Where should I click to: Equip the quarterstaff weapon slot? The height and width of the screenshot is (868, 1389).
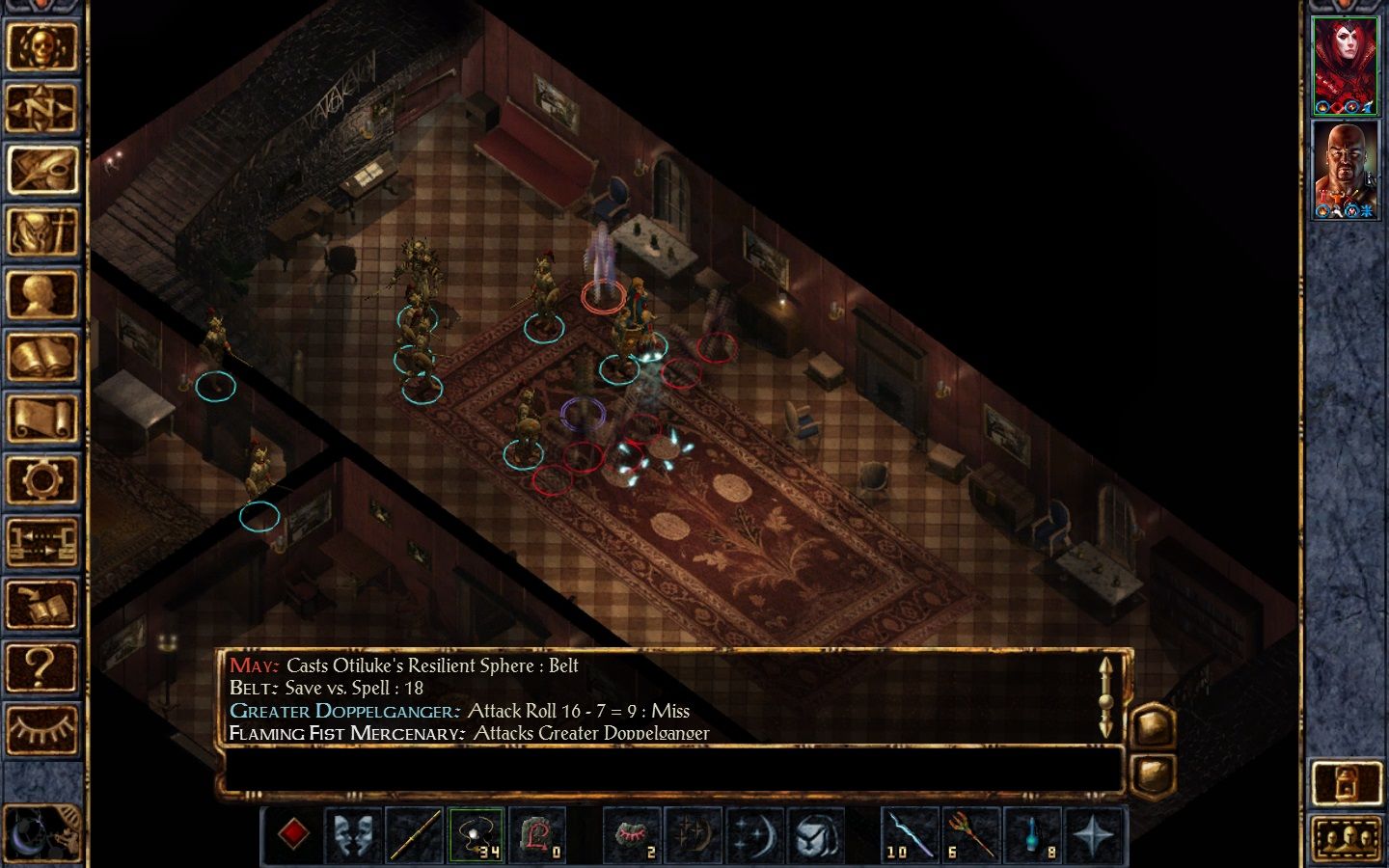[415, 834]
